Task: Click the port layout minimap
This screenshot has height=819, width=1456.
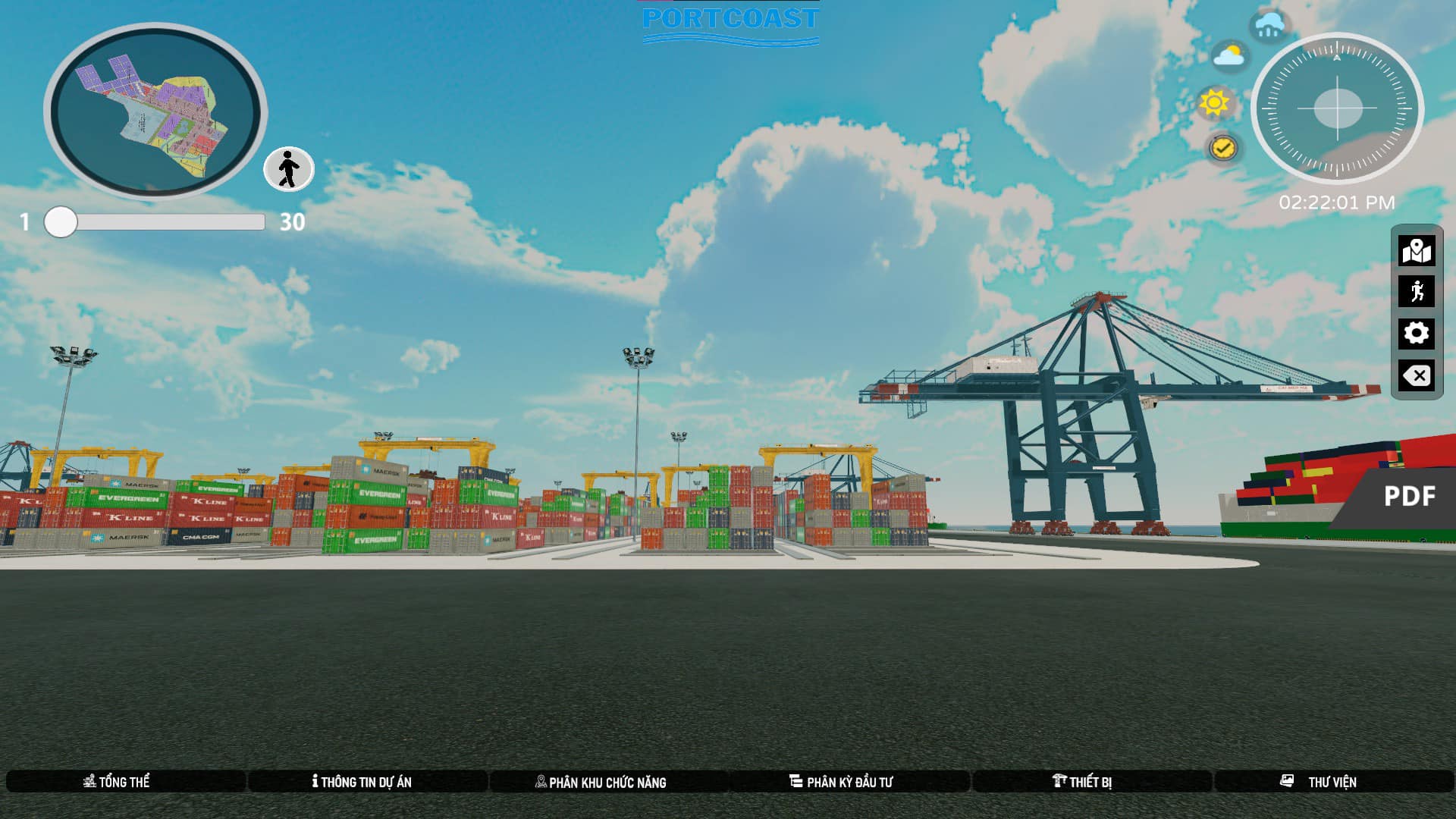Action: tap(155, 111)
